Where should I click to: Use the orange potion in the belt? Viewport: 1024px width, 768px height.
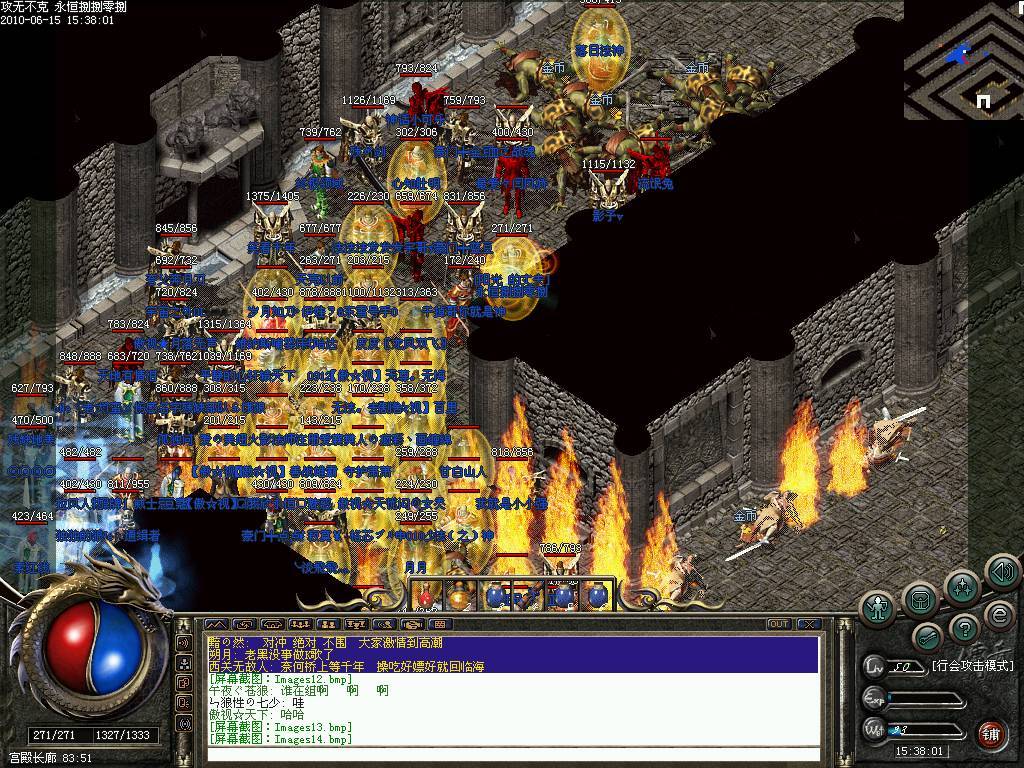[x=459, y=595]
